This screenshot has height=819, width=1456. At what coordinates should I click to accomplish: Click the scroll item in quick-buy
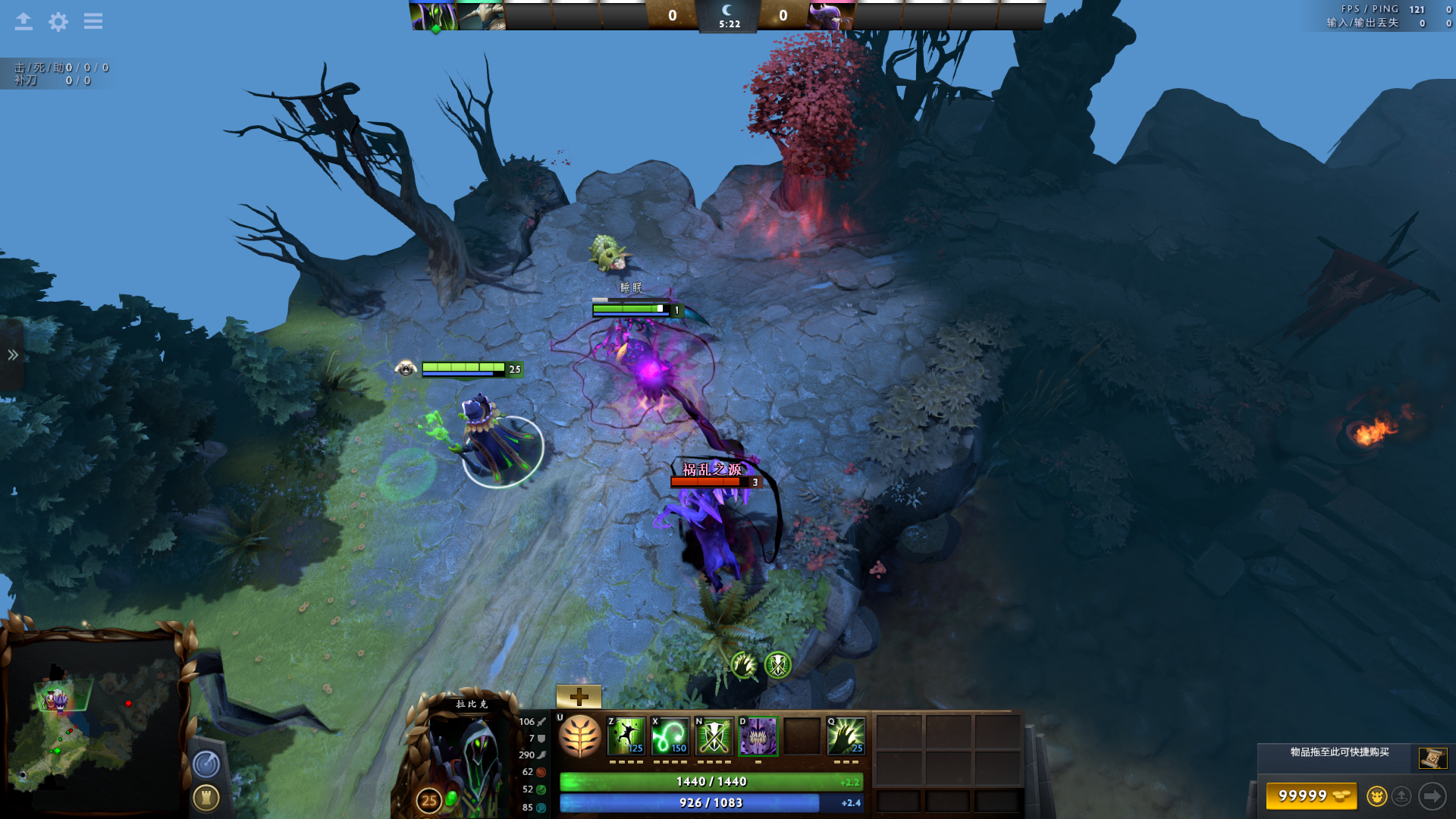[x=1432, y=758]
